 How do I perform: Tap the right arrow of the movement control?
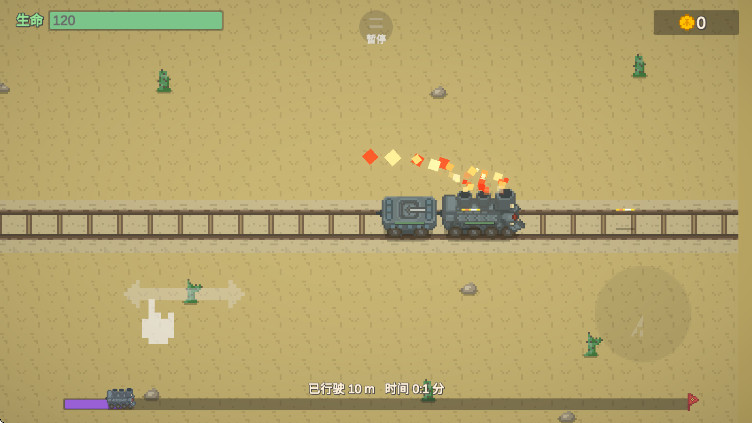coord(232,294)
